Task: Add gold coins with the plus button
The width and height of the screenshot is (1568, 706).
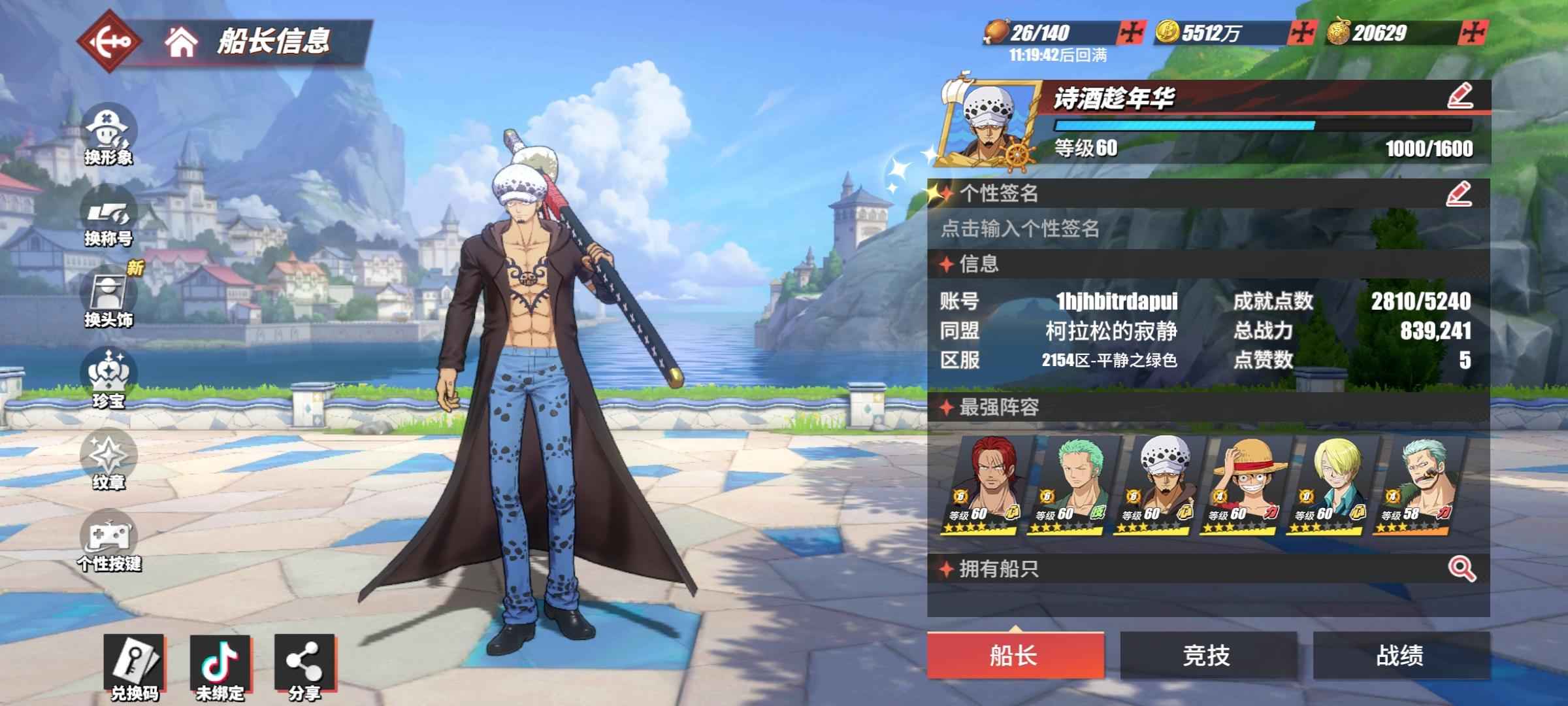Action: (x=1301, y=33)
